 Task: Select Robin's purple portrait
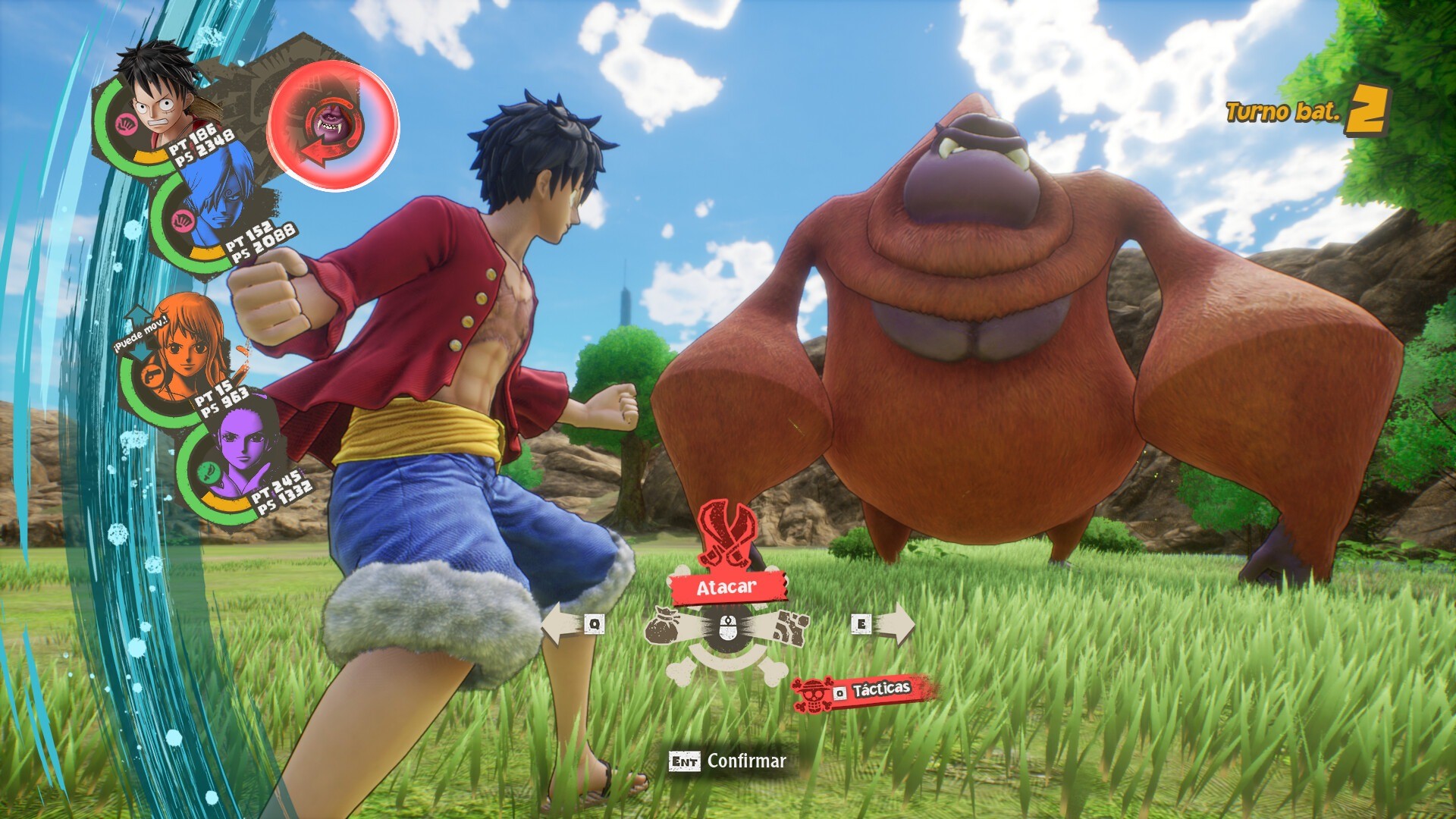coord(240,446)
